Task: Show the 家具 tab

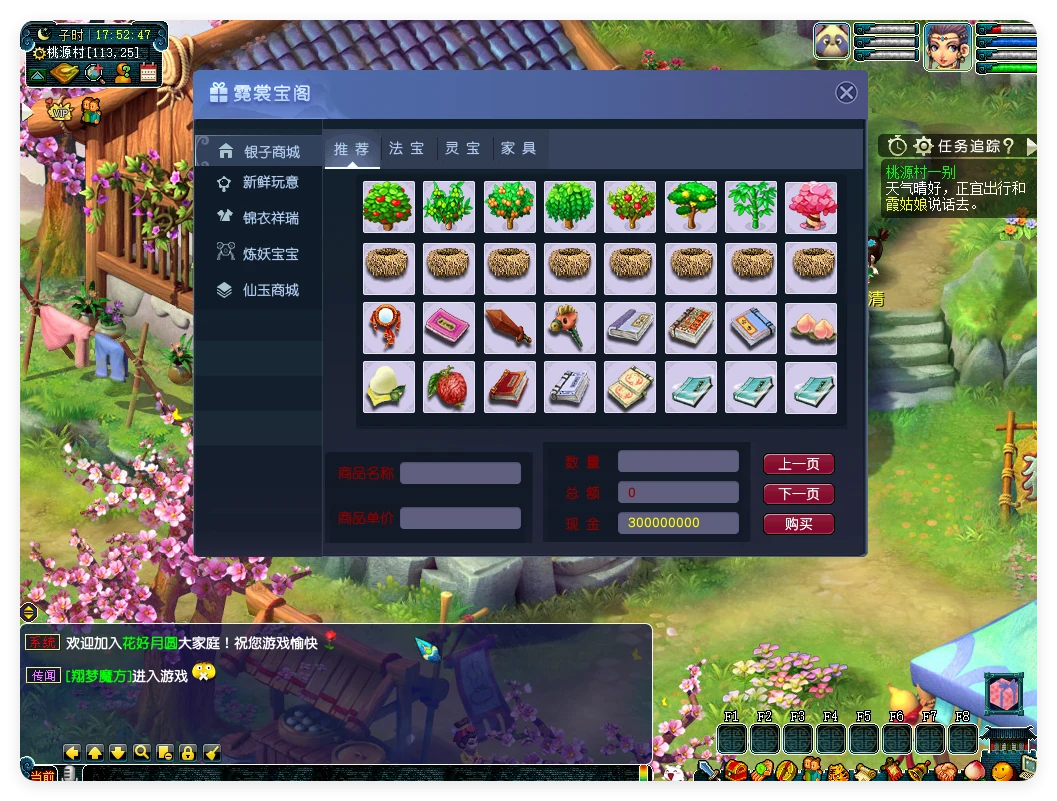Action: pyautogui.click(x=519, y=149)
